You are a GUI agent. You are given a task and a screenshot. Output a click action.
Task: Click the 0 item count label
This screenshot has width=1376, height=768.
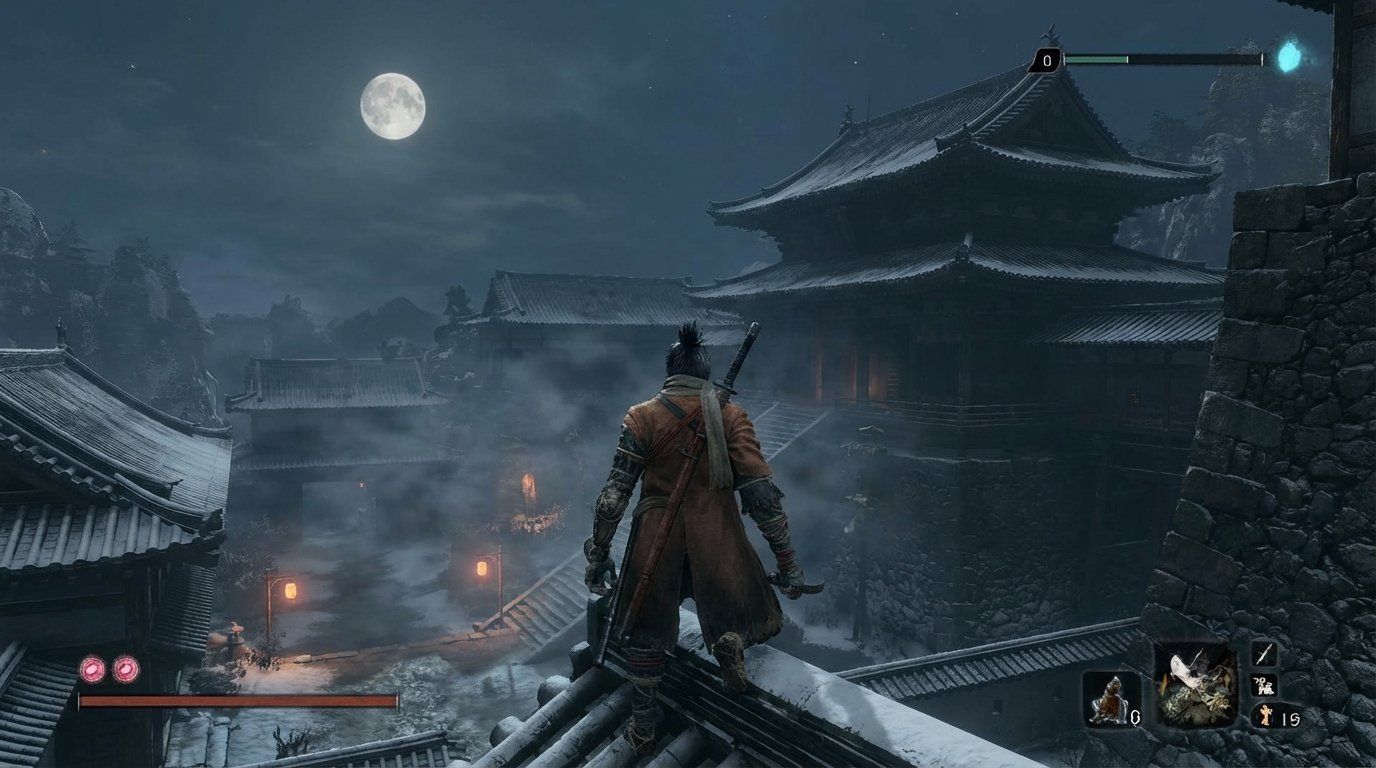1136,717
